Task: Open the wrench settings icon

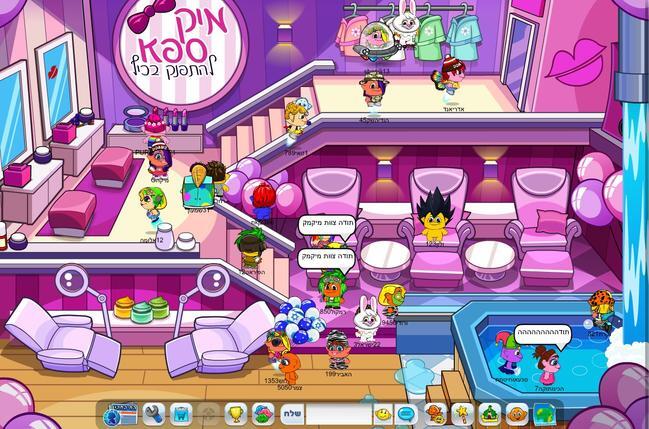Action: pos(154,413)
